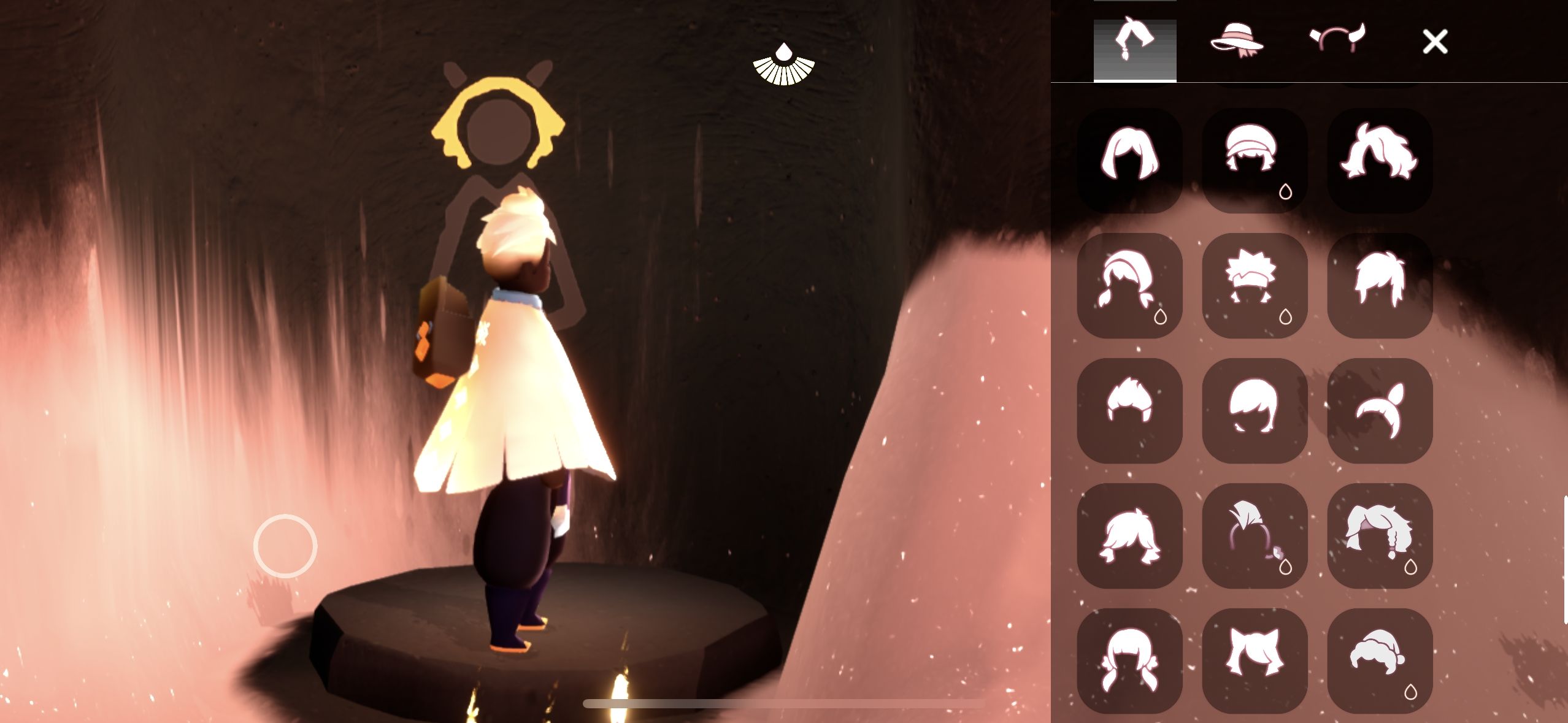Viewport: 1568px width, 723px height.
Task: Choose the straight bob hairstyle
Action: point(1130,161)
